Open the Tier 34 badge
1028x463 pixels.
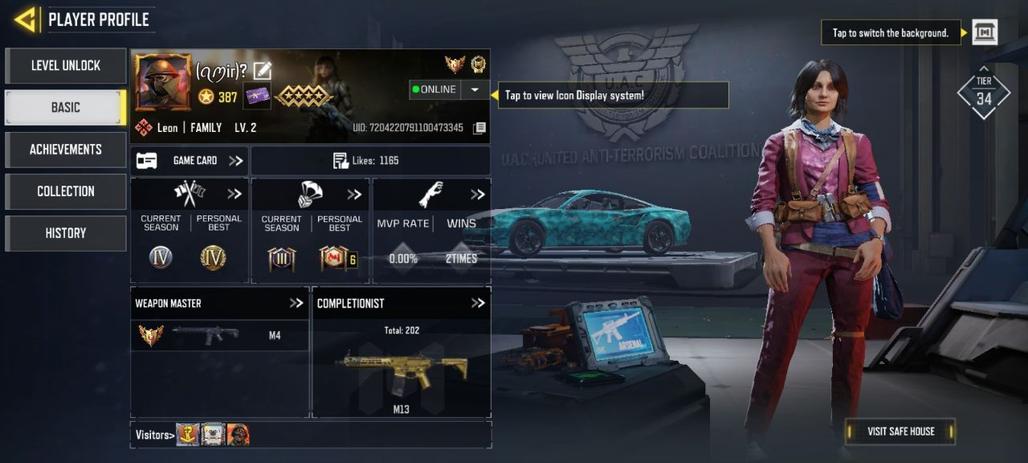[x=984, y=94]
